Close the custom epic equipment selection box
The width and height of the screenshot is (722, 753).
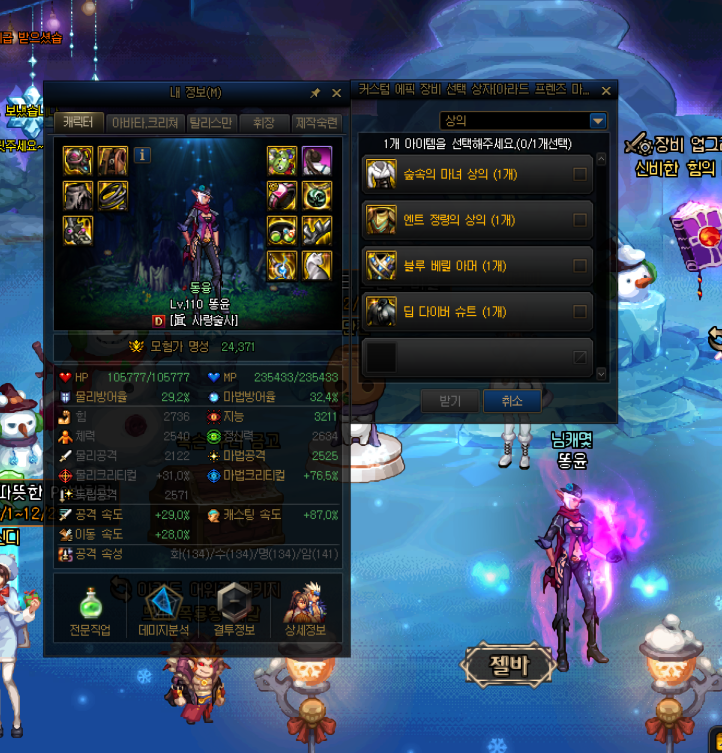[606, 91]
